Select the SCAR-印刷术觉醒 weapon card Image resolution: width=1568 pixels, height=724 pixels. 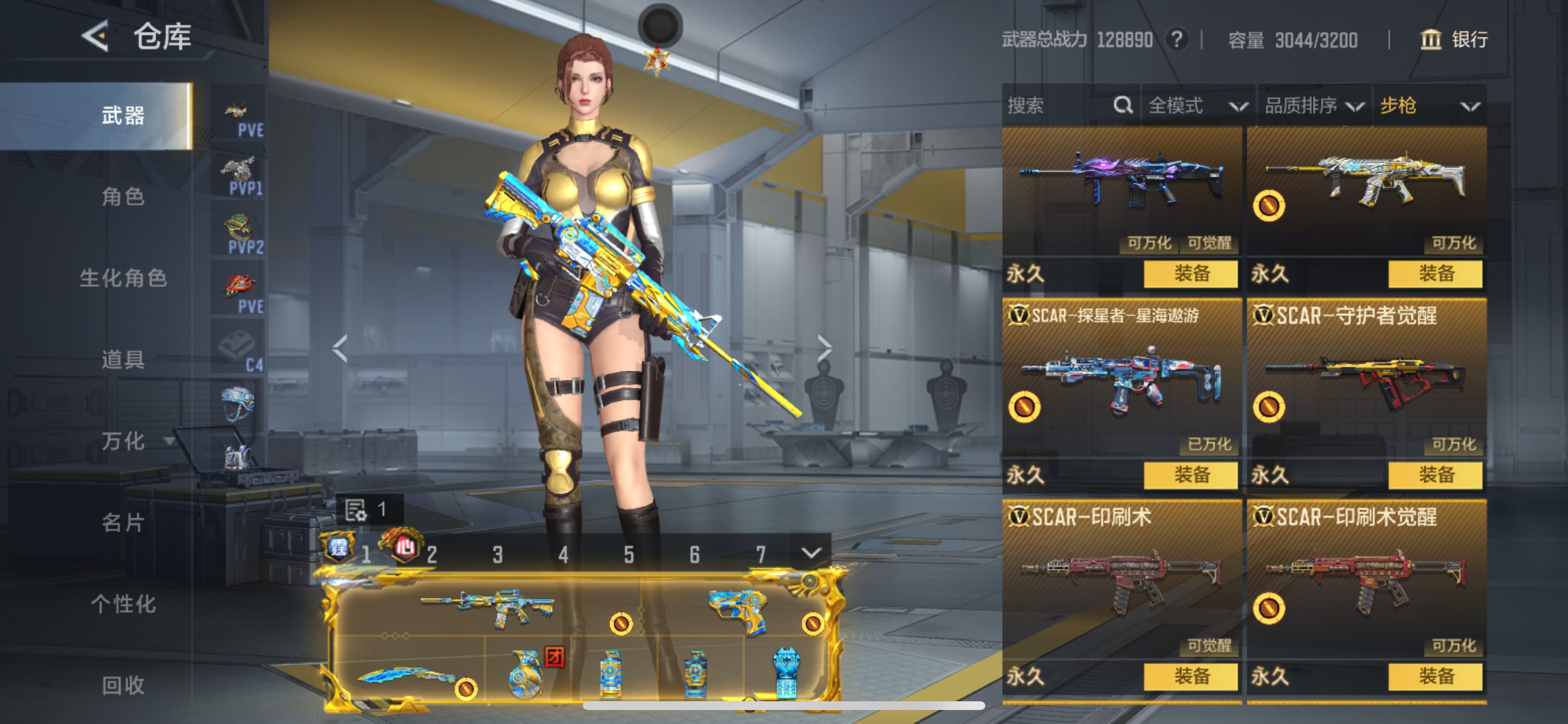tap(1366, 578)
